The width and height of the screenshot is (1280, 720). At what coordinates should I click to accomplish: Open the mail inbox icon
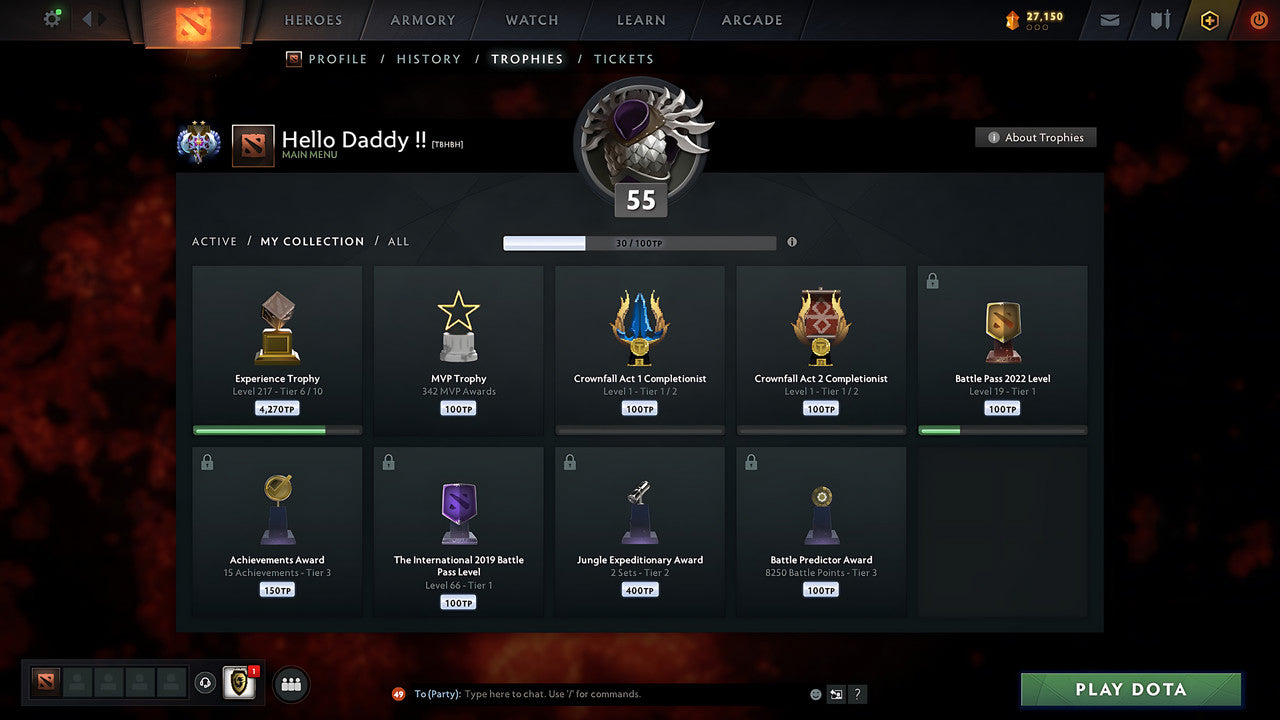(1108, 20)
